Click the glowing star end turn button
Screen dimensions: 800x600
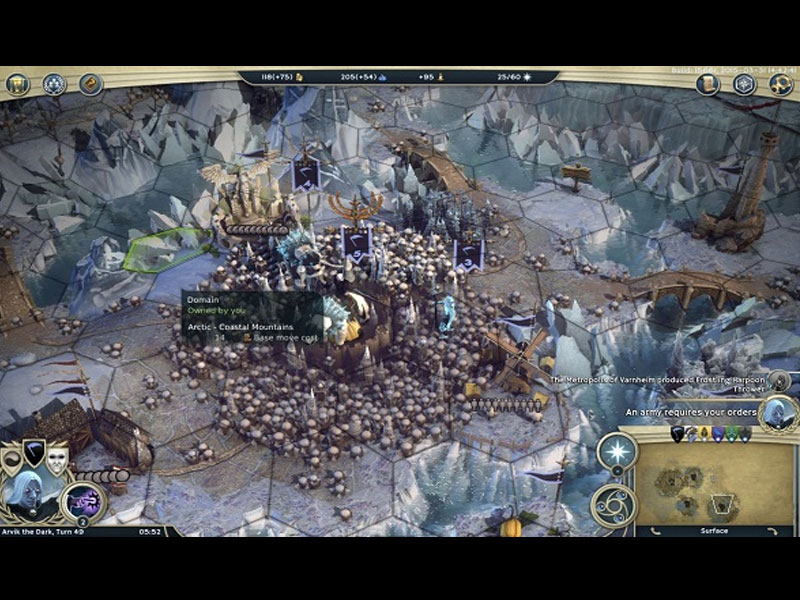pyautogui.click(x=617, y=453)
